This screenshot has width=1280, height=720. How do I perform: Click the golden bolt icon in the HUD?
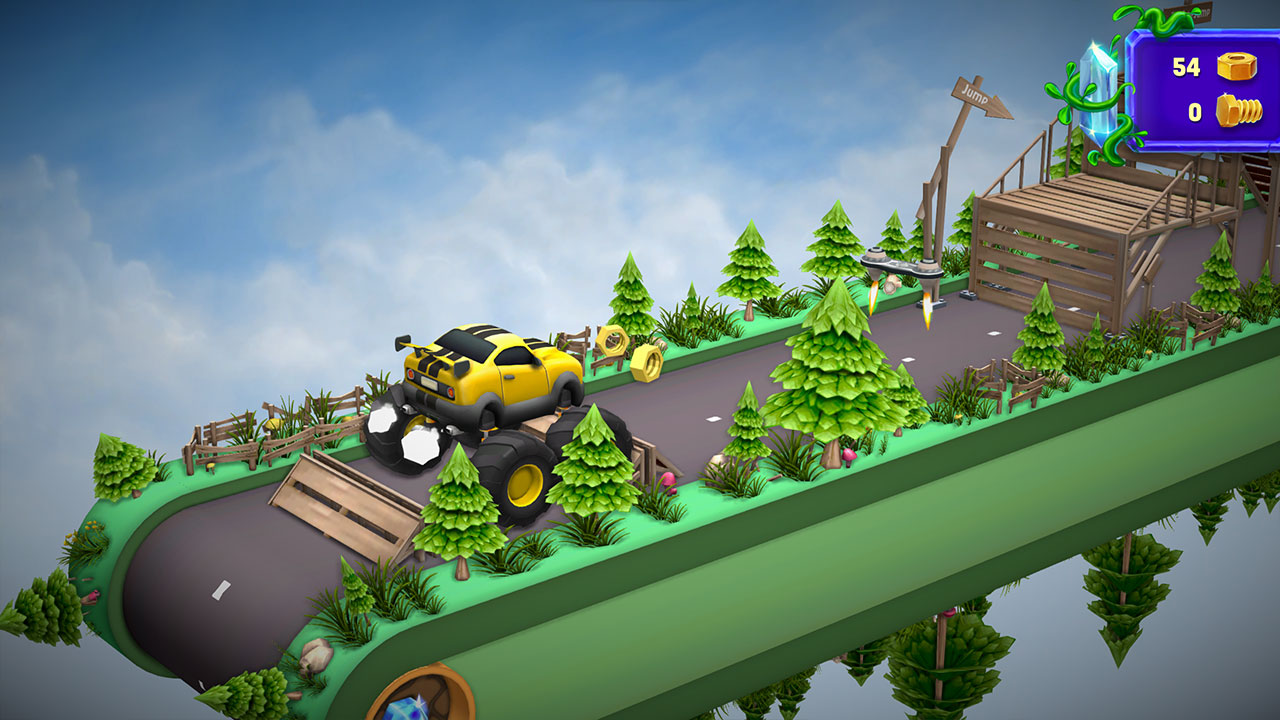click(1238, 110)
